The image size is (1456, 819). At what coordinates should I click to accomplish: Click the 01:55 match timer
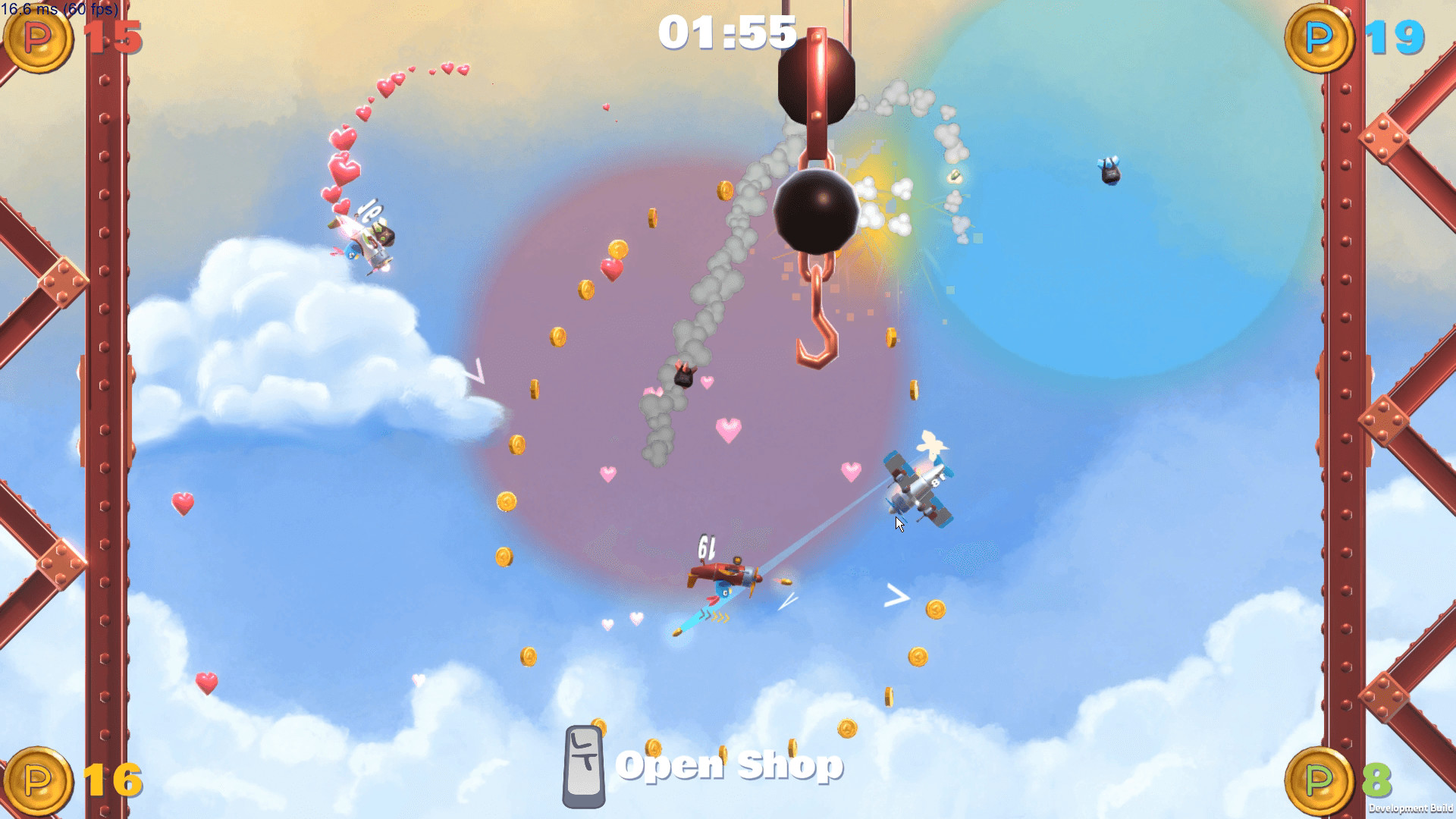click(730, 33)
